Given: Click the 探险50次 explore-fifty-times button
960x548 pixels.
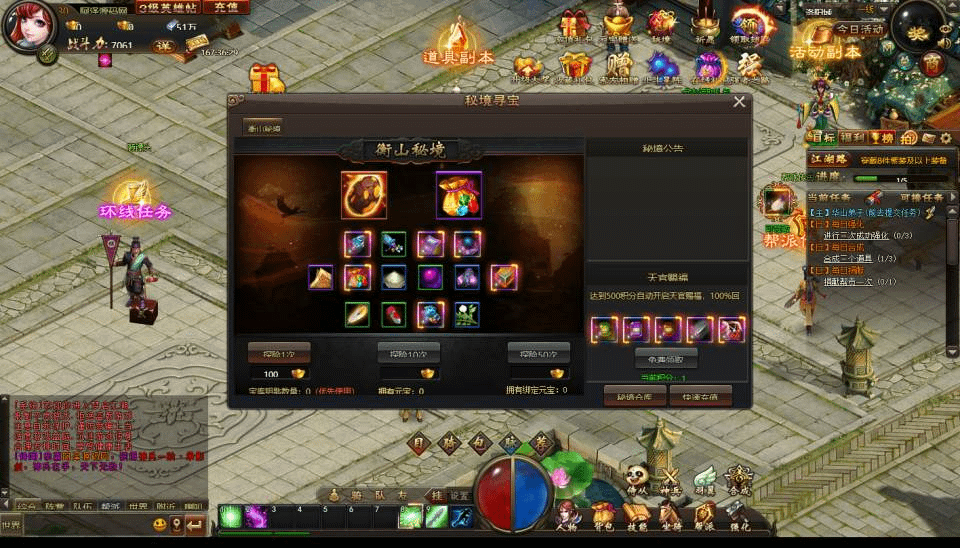Looking at the screenshot, I should (538, 353).
